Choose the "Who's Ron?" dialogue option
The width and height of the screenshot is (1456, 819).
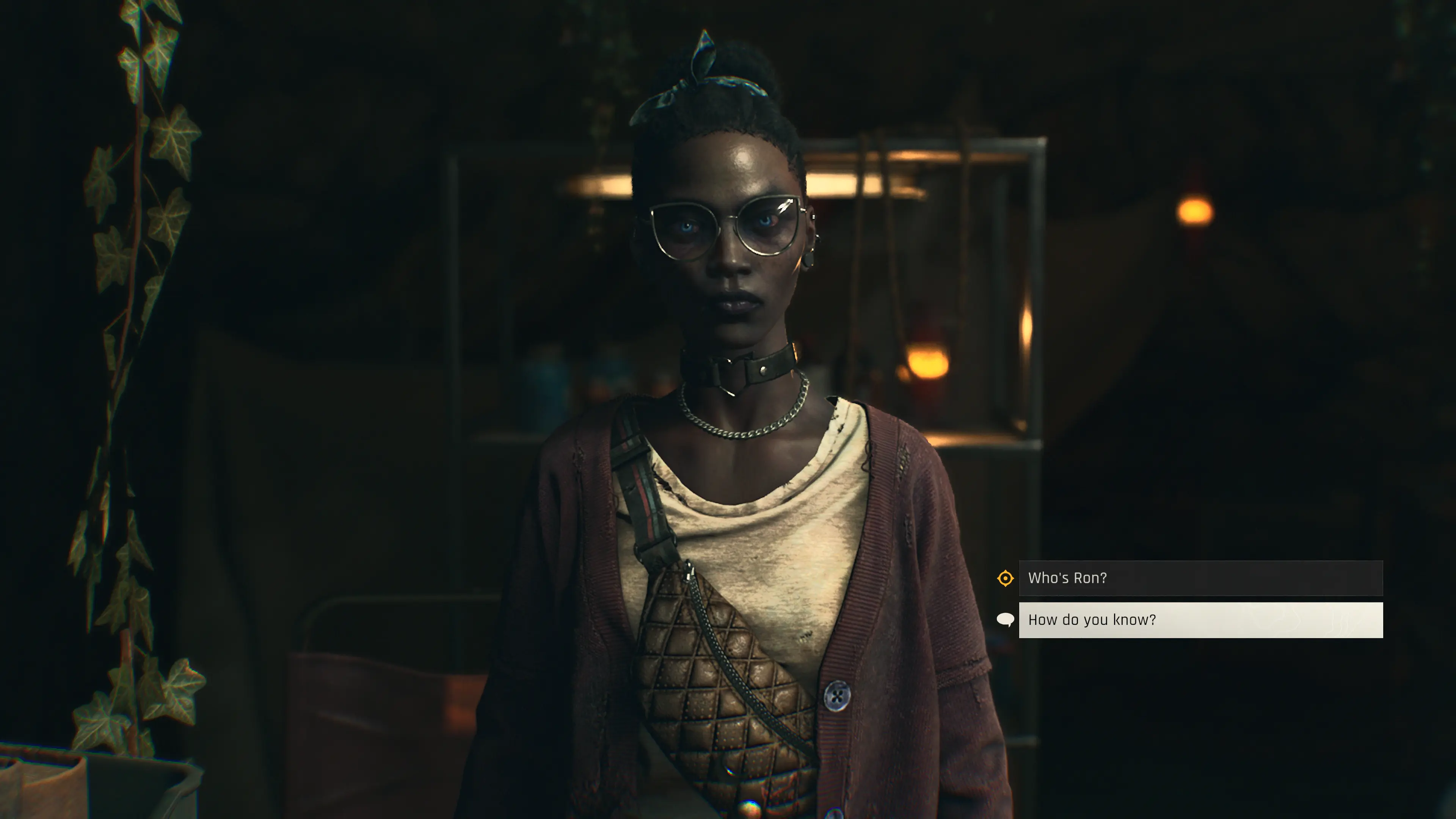[x=1200, y=578]
